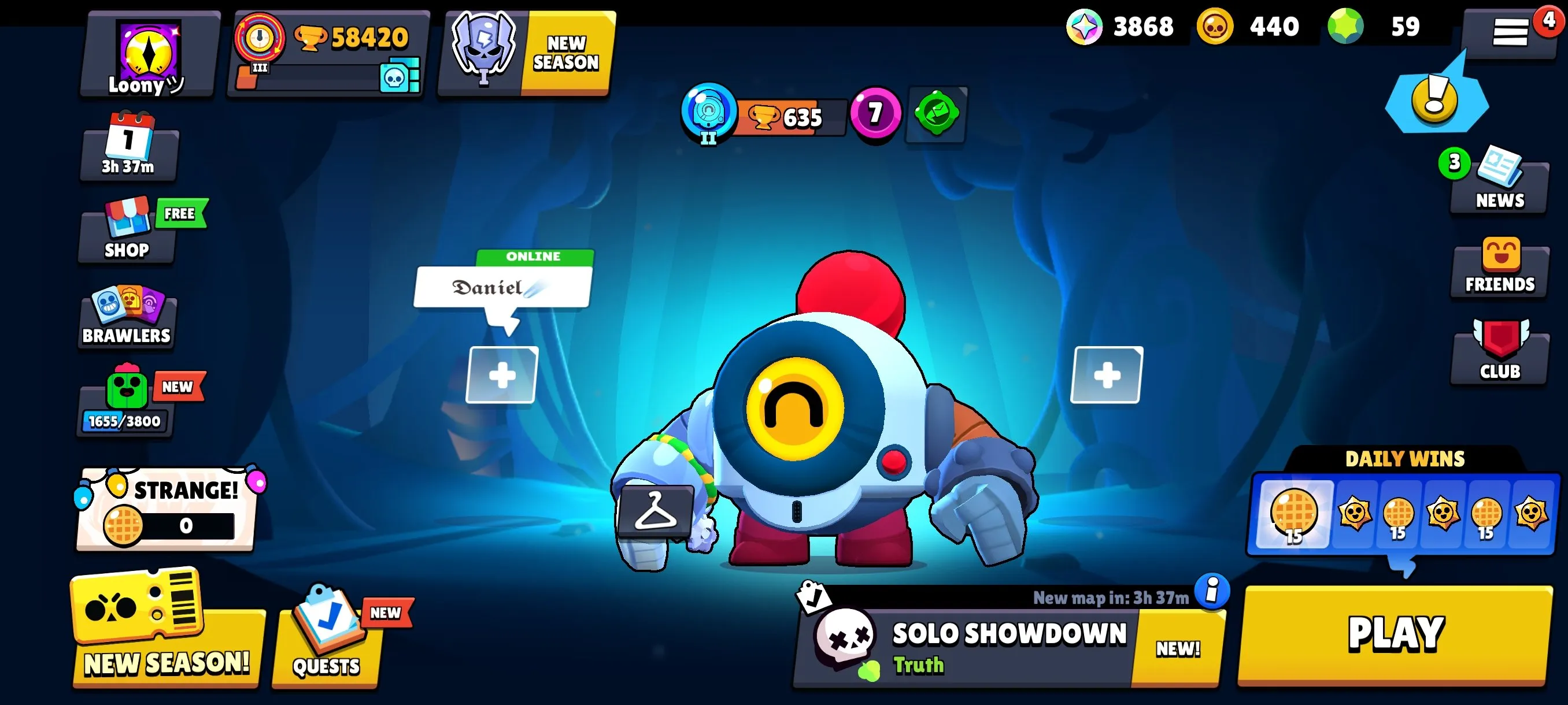This screenshot has width=1568, height=705.
Task: Open the Club screen
Action: tap(1499, 353)
